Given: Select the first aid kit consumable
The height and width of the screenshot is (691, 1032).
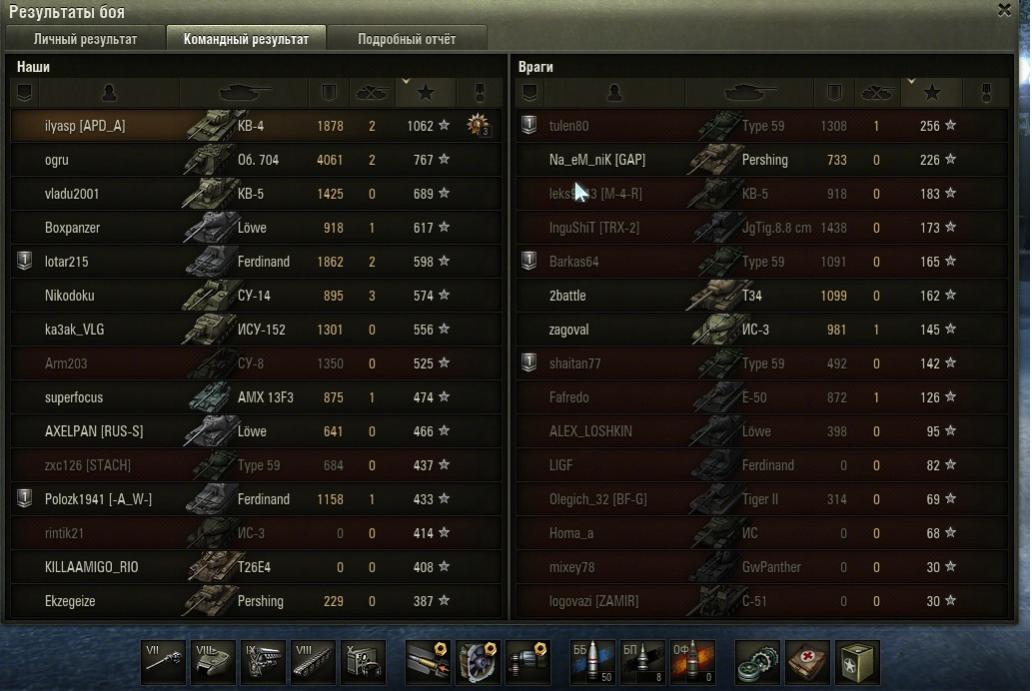Looking at the screenshot, I should (x=808, y=662).
